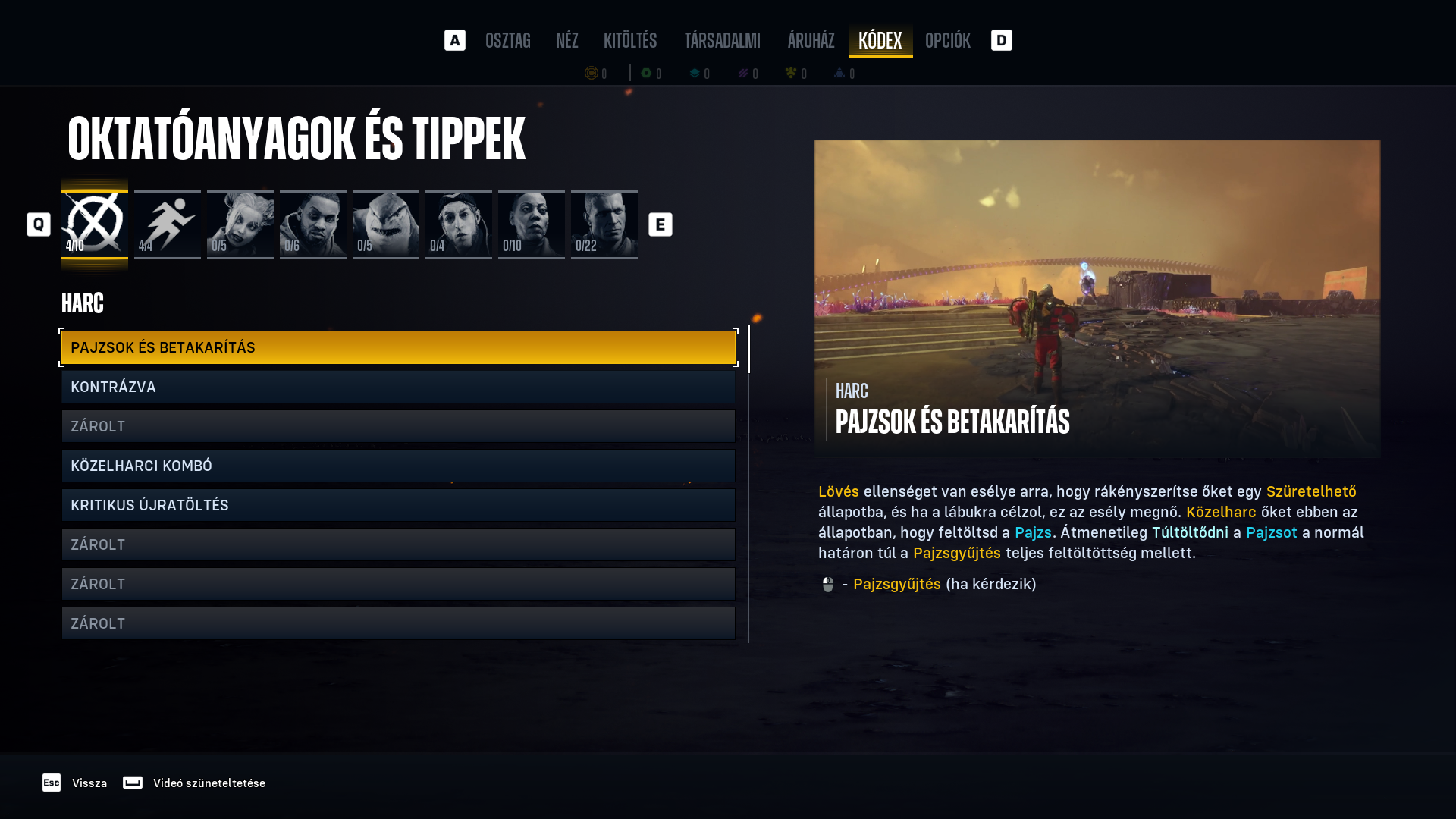The height and width of the screenshot is (819, 1456).
Task: Select the Kódex tab
Action: point(880,40)
